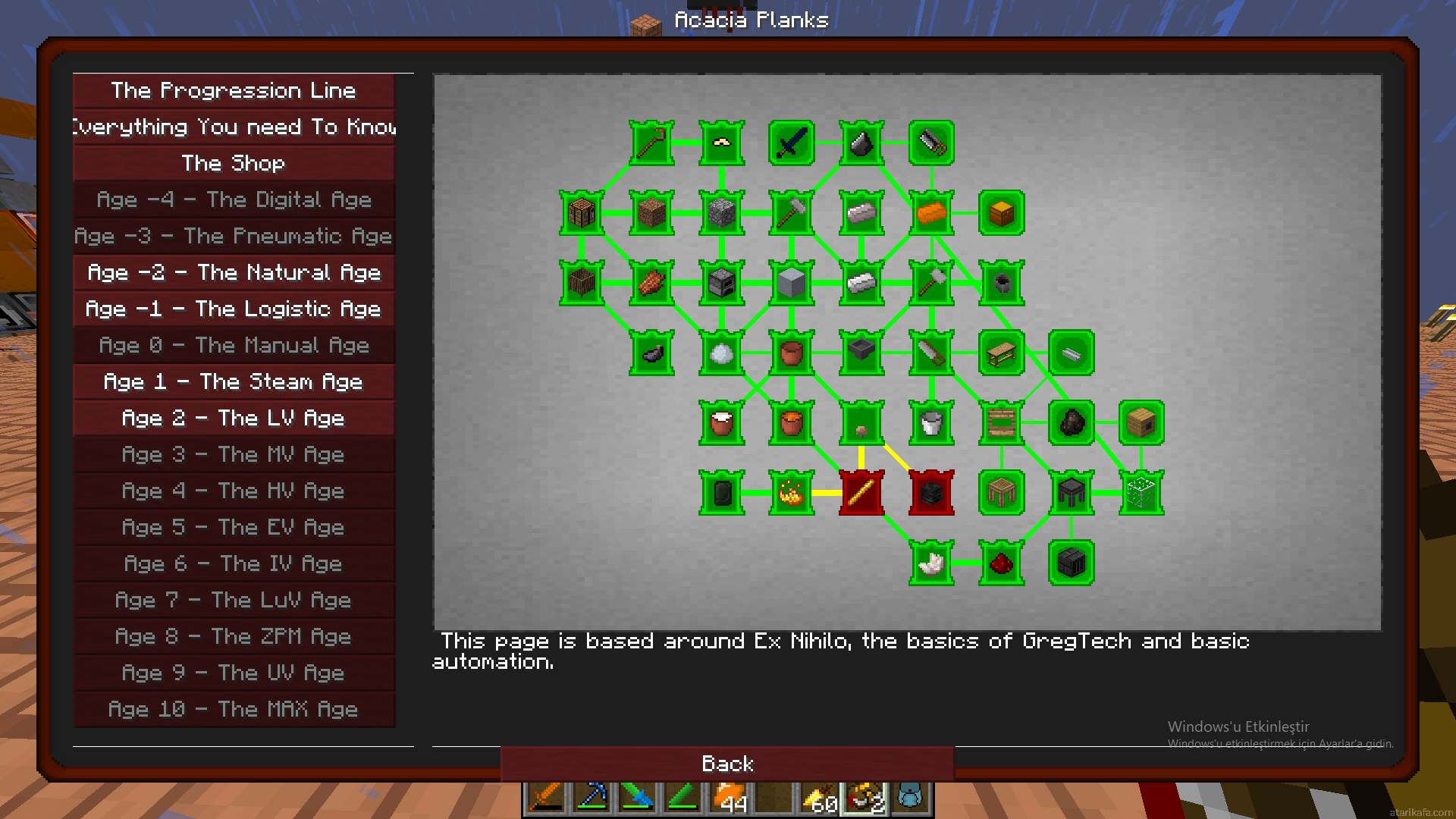The height and width of the screenshot is (819, 1456).
Task: Select Age -2 – The Natural Age
Action: 234,273
